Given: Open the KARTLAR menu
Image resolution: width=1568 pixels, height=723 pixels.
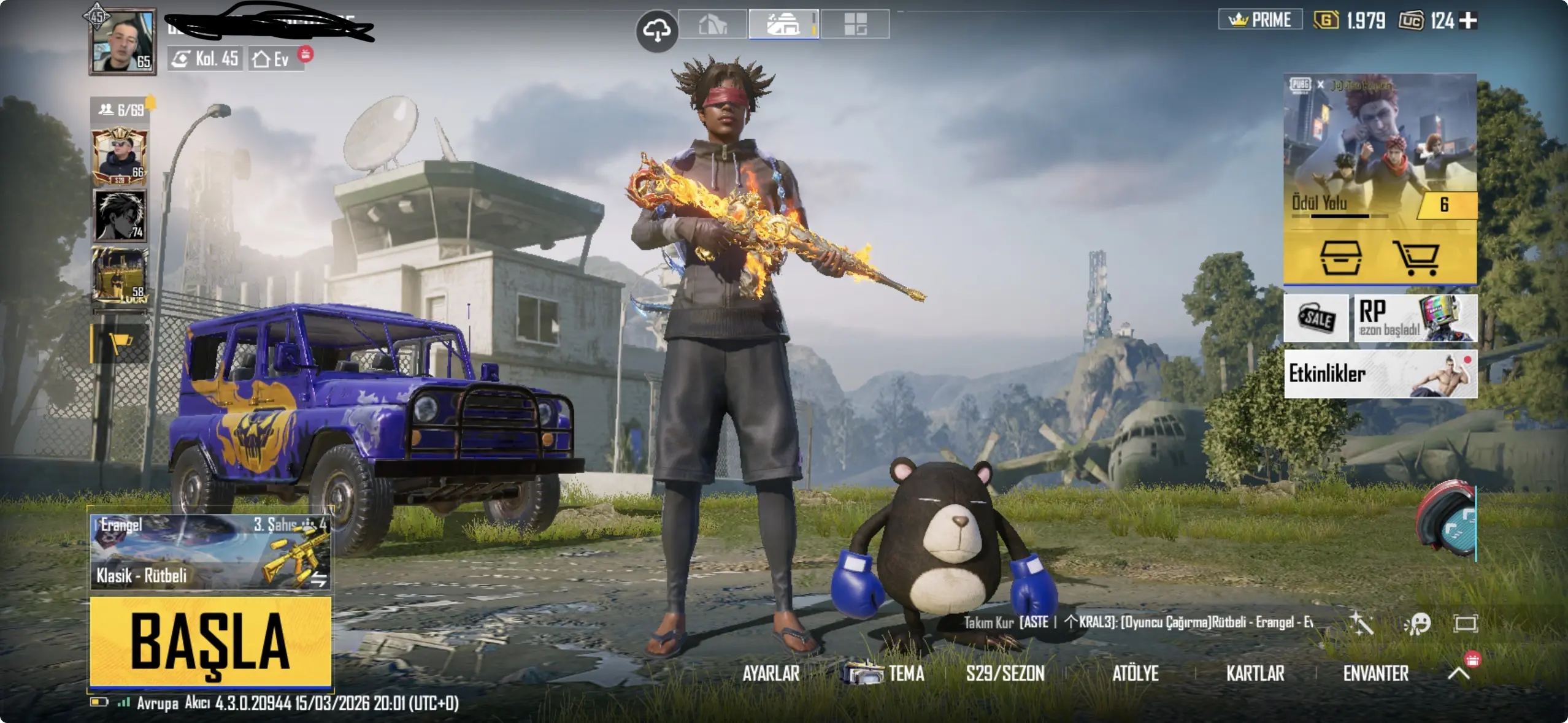Looking at the screenshot, I should click(1255, 673).
